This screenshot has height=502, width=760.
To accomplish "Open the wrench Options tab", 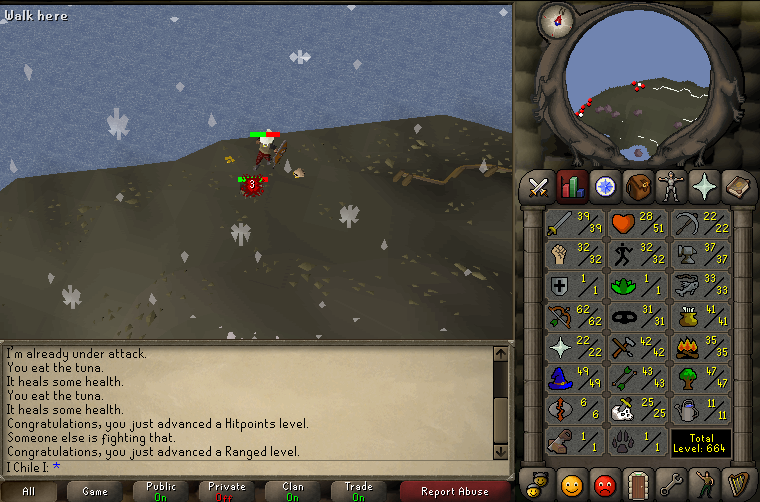I will click(672, 484).
